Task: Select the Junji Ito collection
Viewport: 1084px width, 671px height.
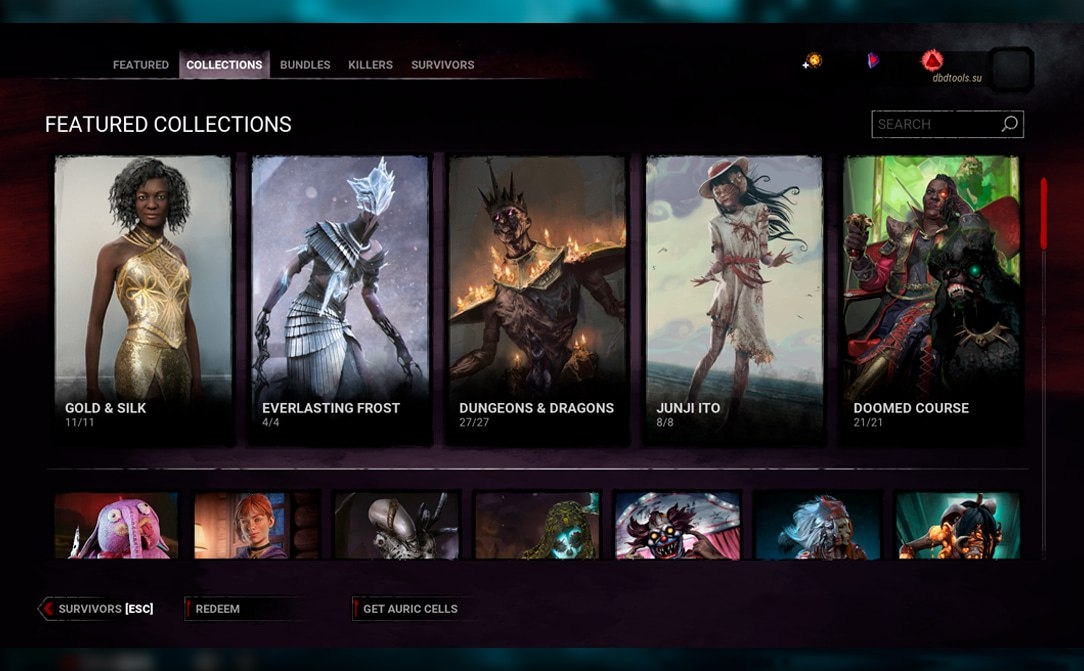Action: coord(734,298)
